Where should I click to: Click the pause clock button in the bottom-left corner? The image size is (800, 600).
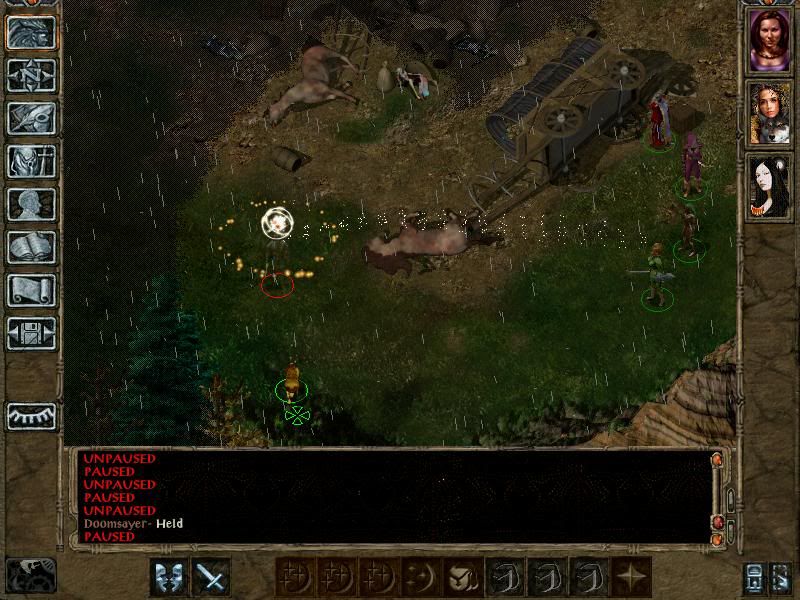tap(31, 574)
